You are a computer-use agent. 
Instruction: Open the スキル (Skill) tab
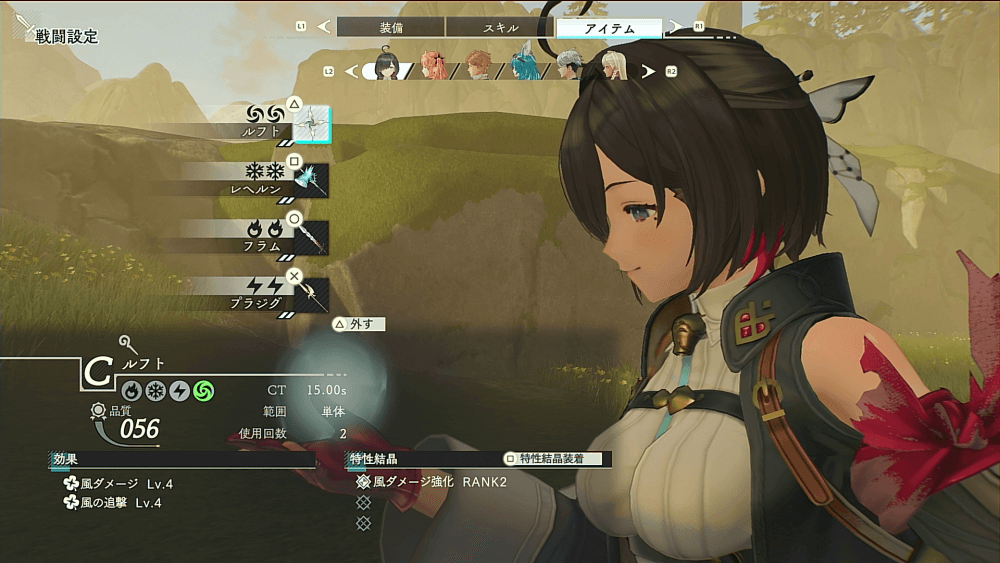(500, 28)
